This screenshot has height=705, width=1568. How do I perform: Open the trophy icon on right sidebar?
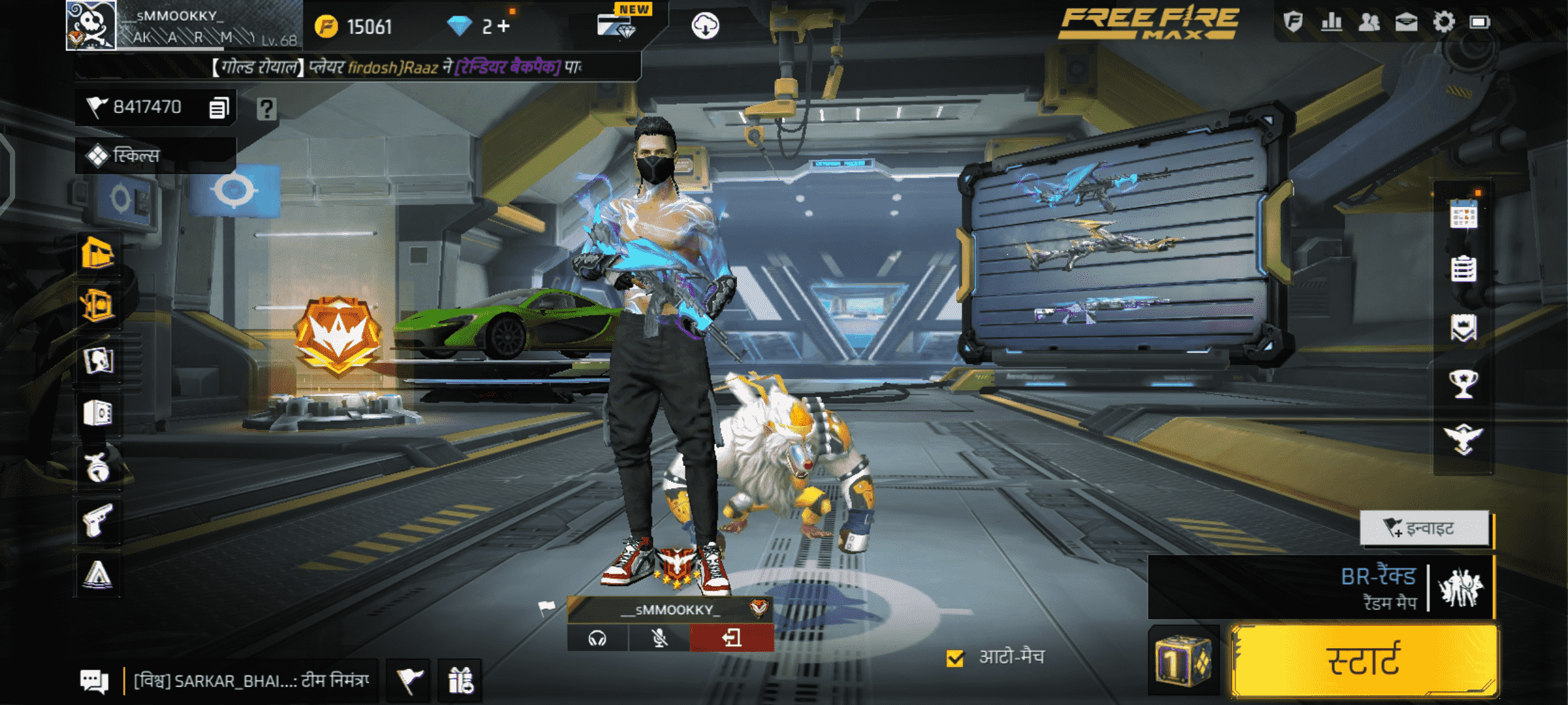pyautogui.click(x=1463, y=384)
